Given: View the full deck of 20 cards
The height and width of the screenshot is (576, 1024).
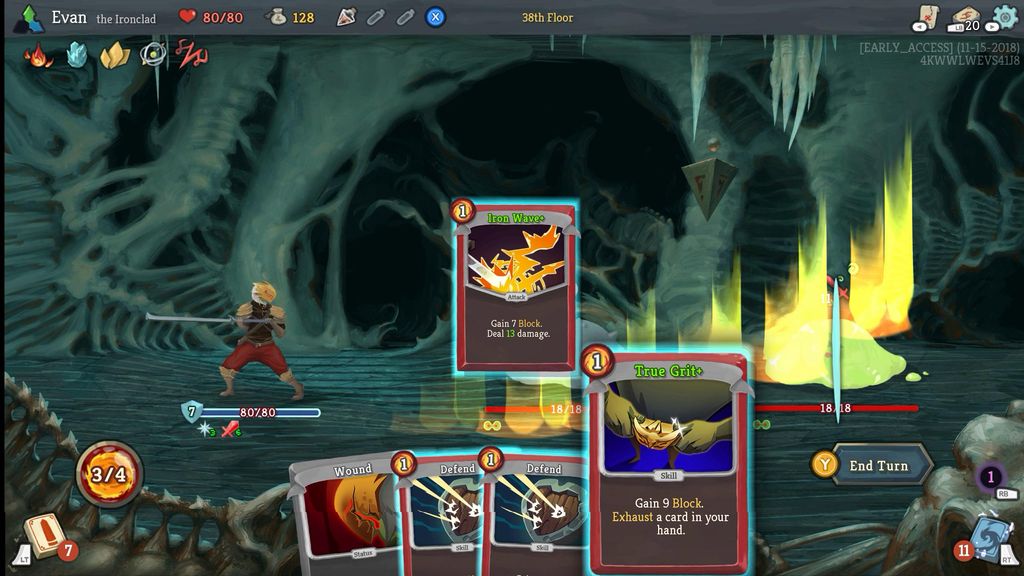Looking at the screenshot, I should point(965,17).
